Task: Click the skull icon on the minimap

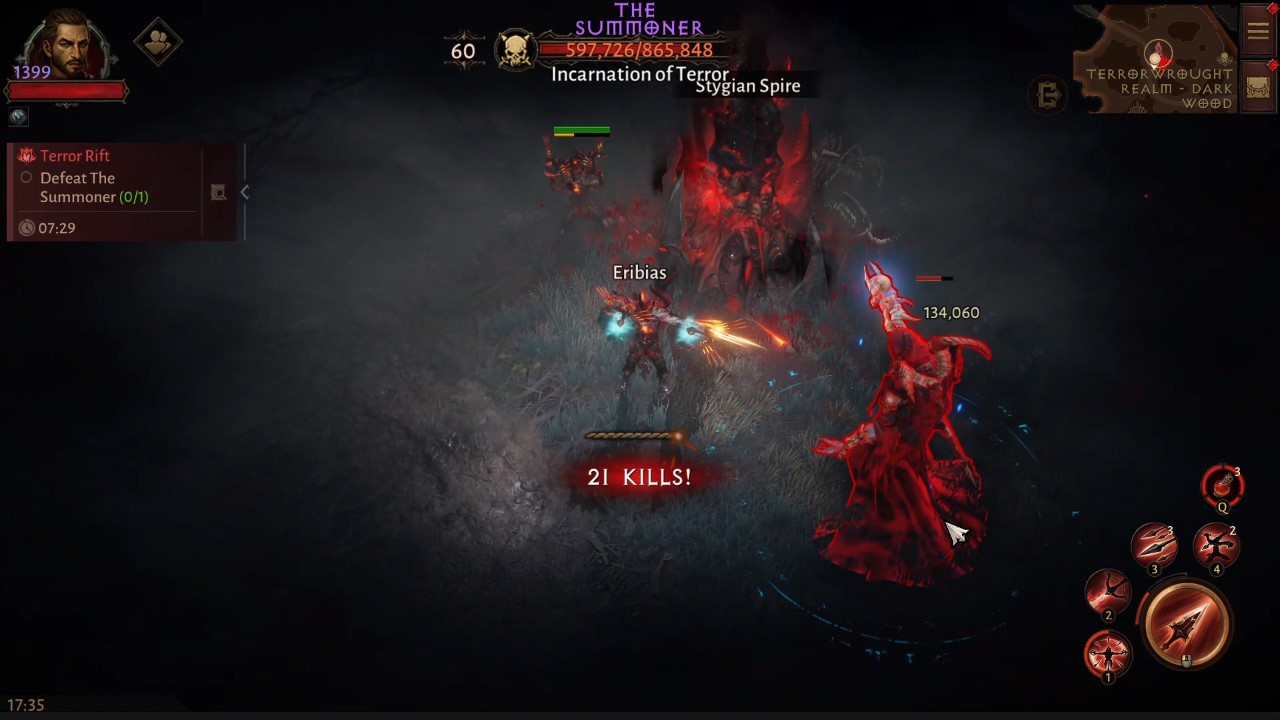Action: (1224, 57)
